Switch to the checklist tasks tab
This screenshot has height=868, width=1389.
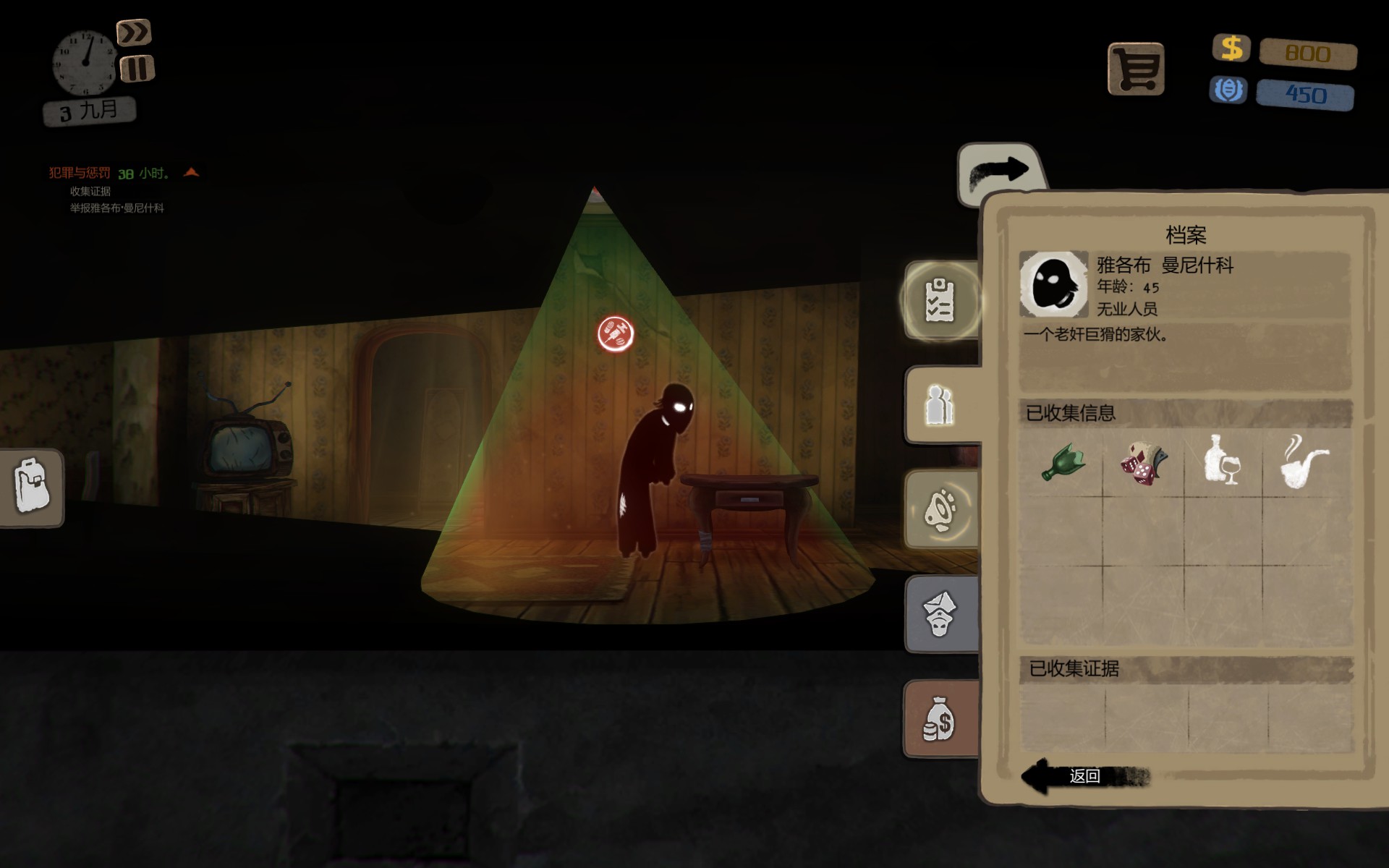tap(940, 300)
